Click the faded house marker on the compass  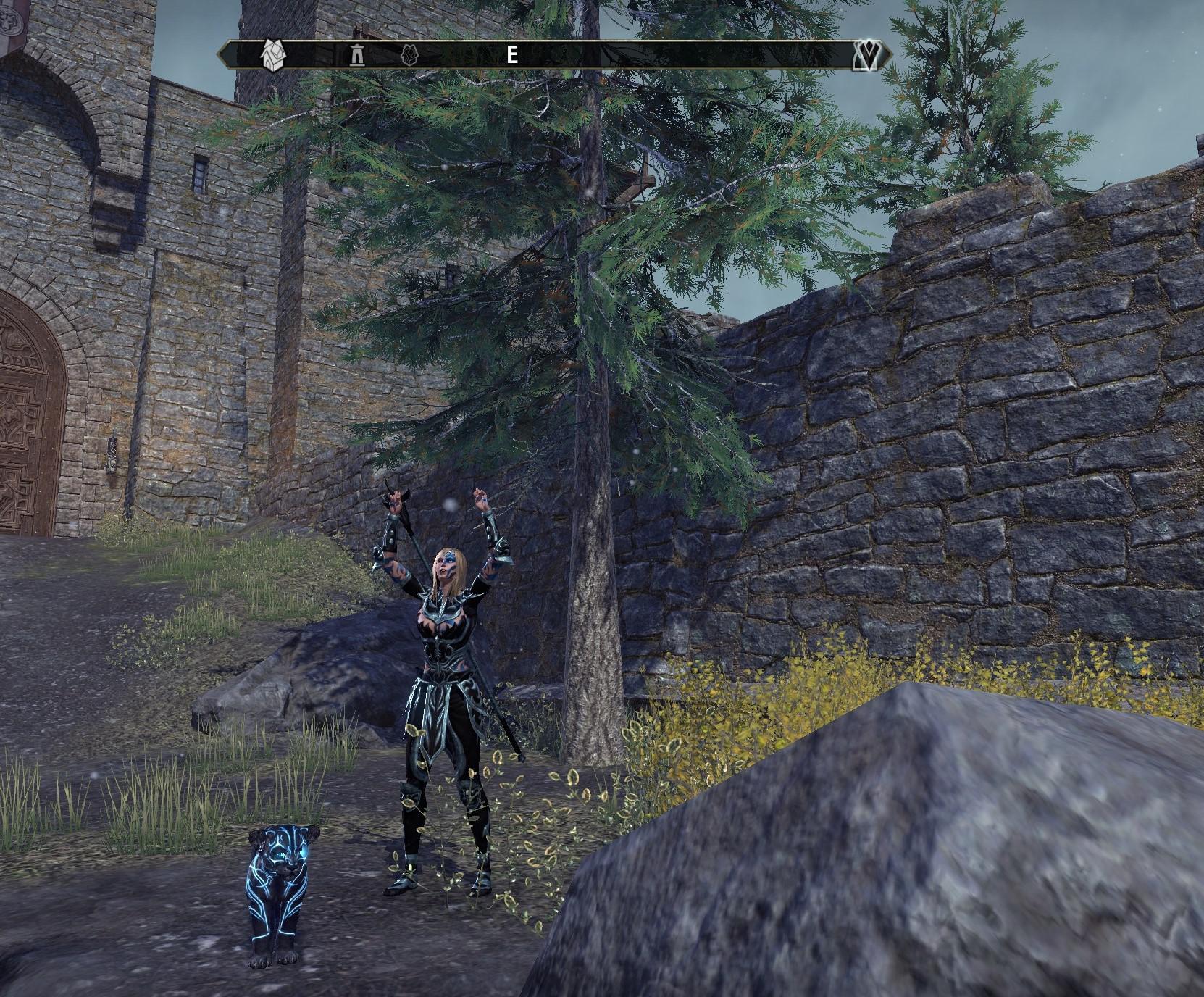coord(411,55)
